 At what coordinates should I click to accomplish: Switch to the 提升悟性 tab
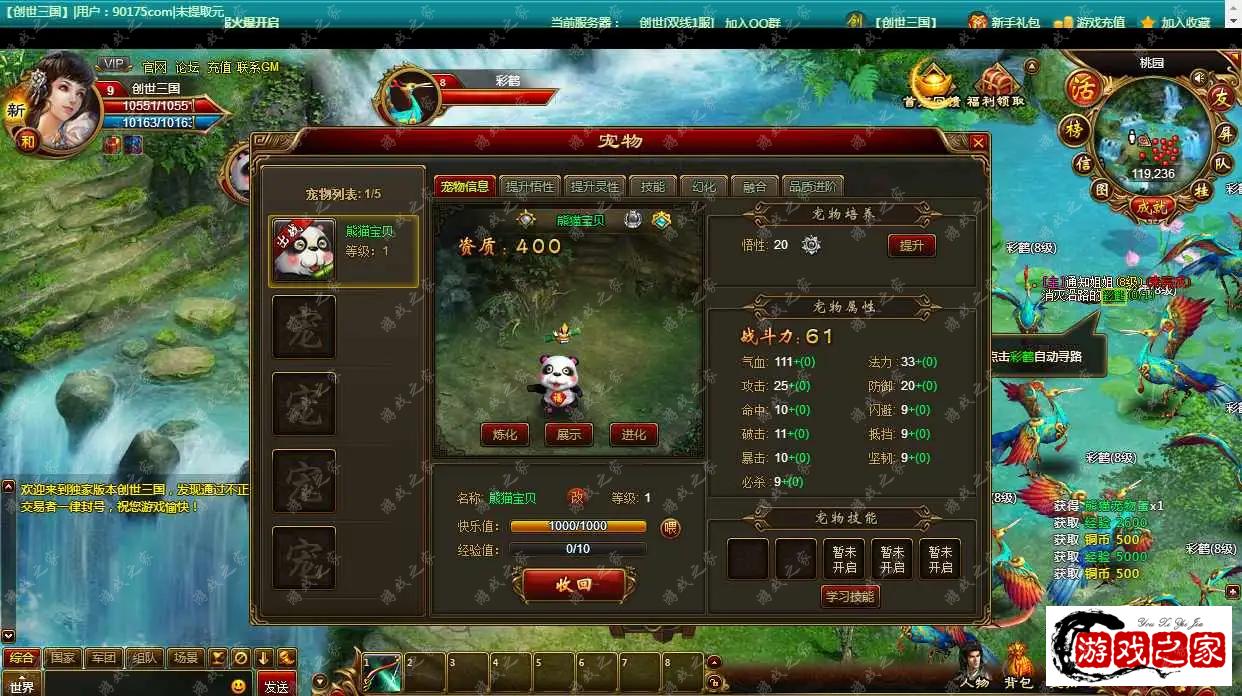(x=529, y=186)
